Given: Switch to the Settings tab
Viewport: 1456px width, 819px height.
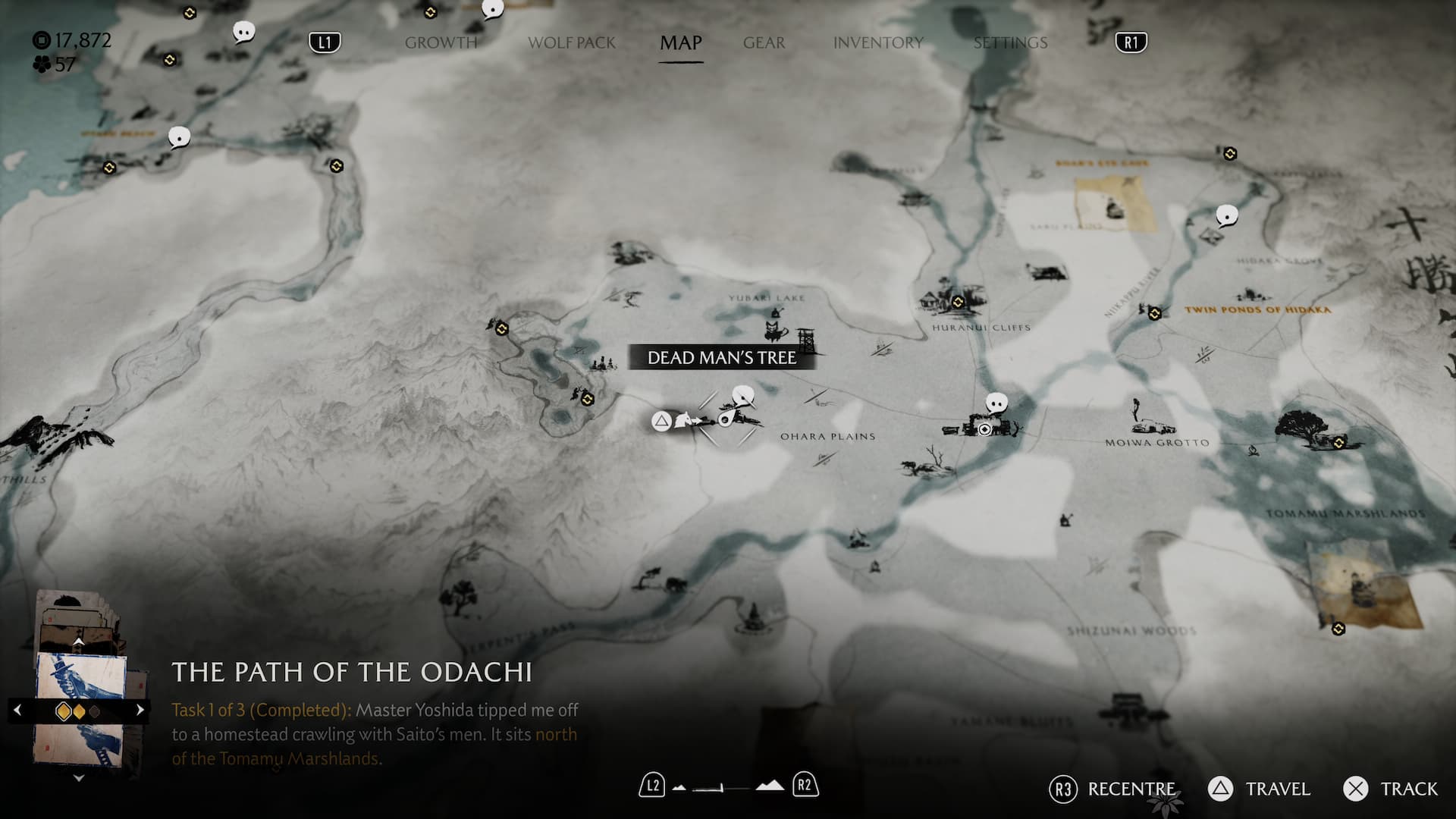Looking at the screenshot, I should tap(1010, 42).
